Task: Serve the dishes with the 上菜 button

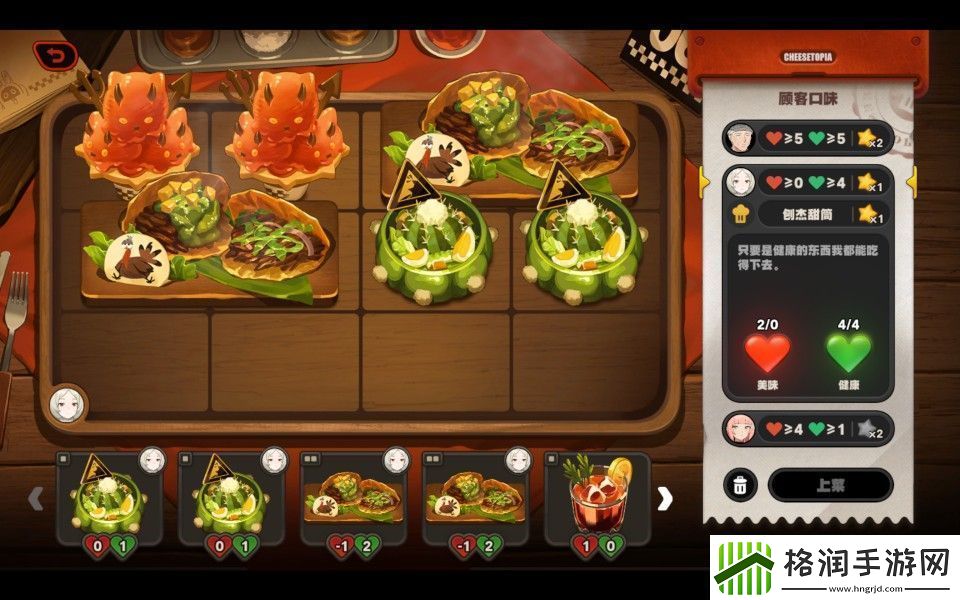Action: coord(829,485)
